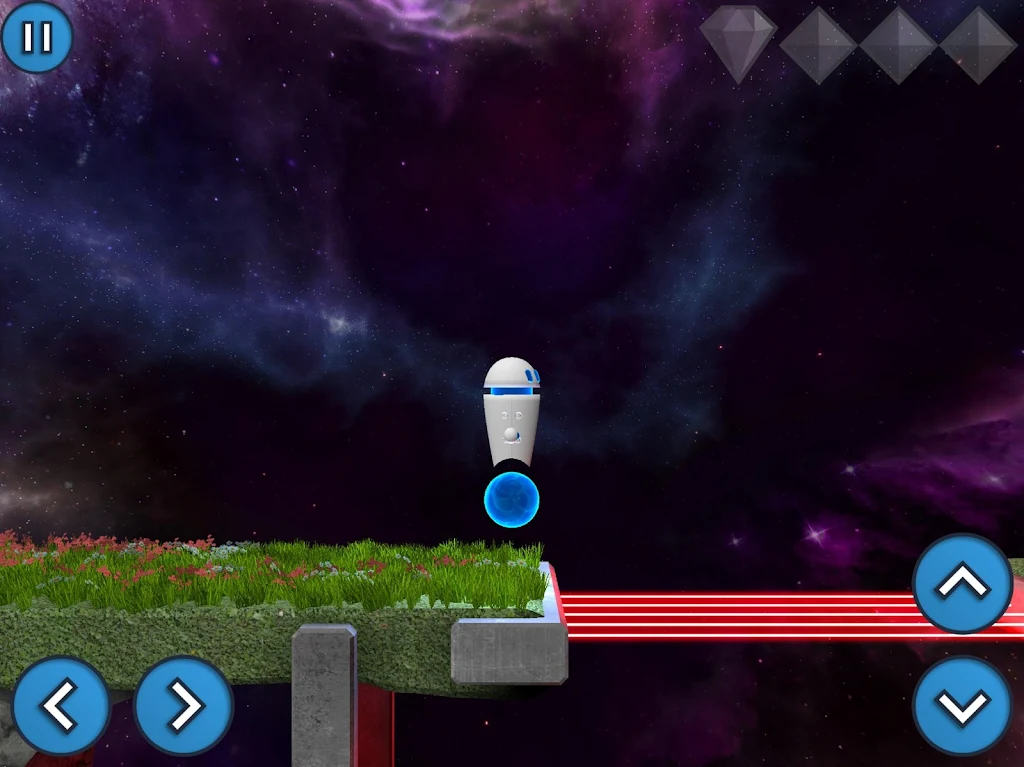Pause the game with the pause button

click(x=37, y=37)
